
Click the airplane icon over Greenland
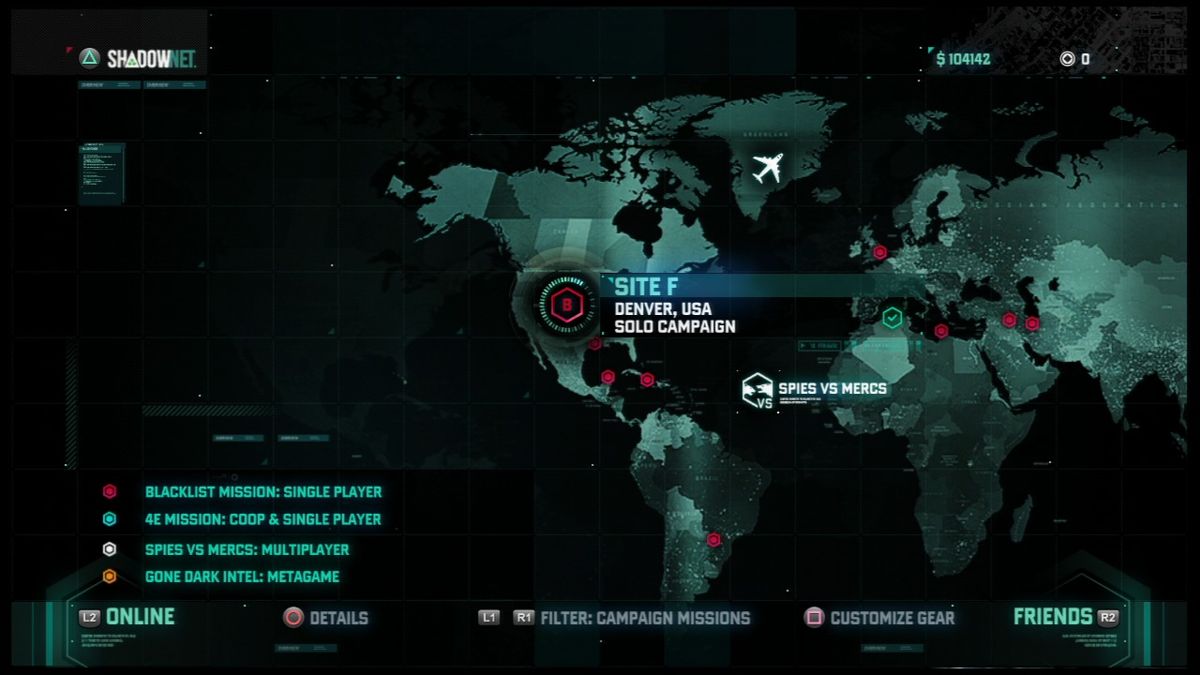769,168
